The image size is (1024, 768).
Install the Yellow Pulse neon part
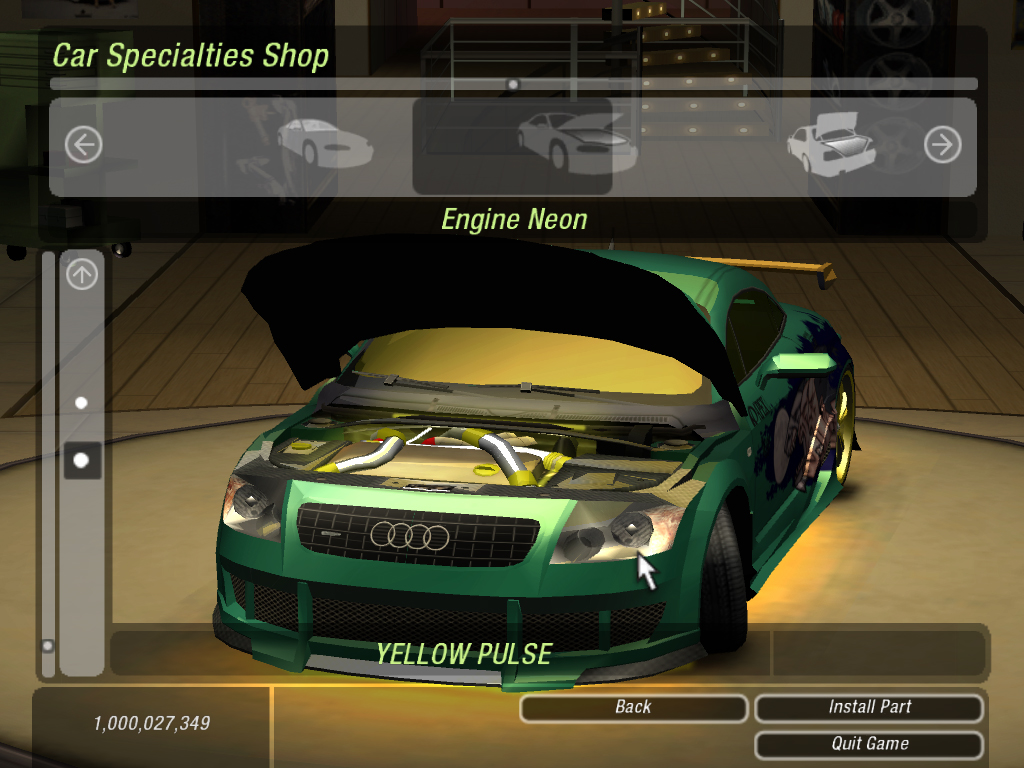(869, 708)
